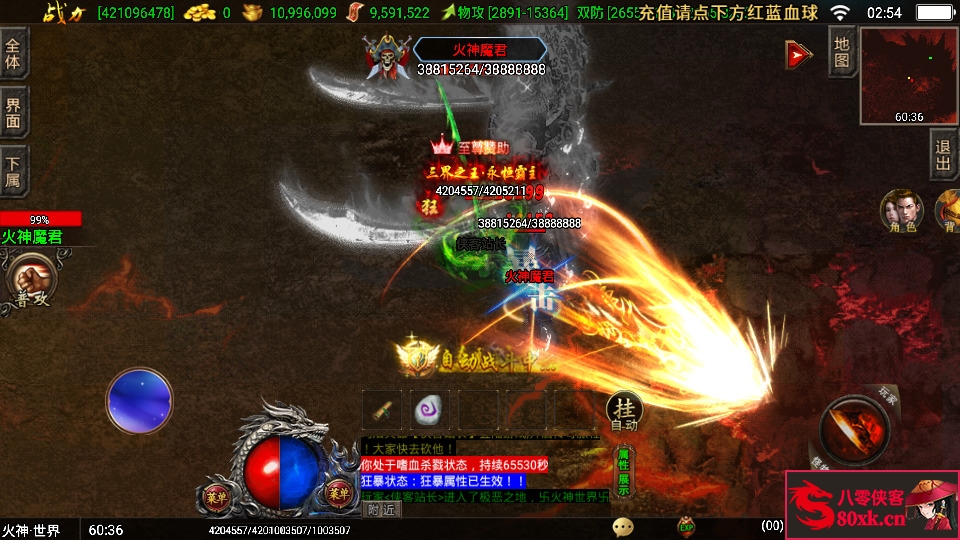This screenshot has width=960, height=540.
Task: Open the 角色 character portrait icon
Action: click(900, 212)
